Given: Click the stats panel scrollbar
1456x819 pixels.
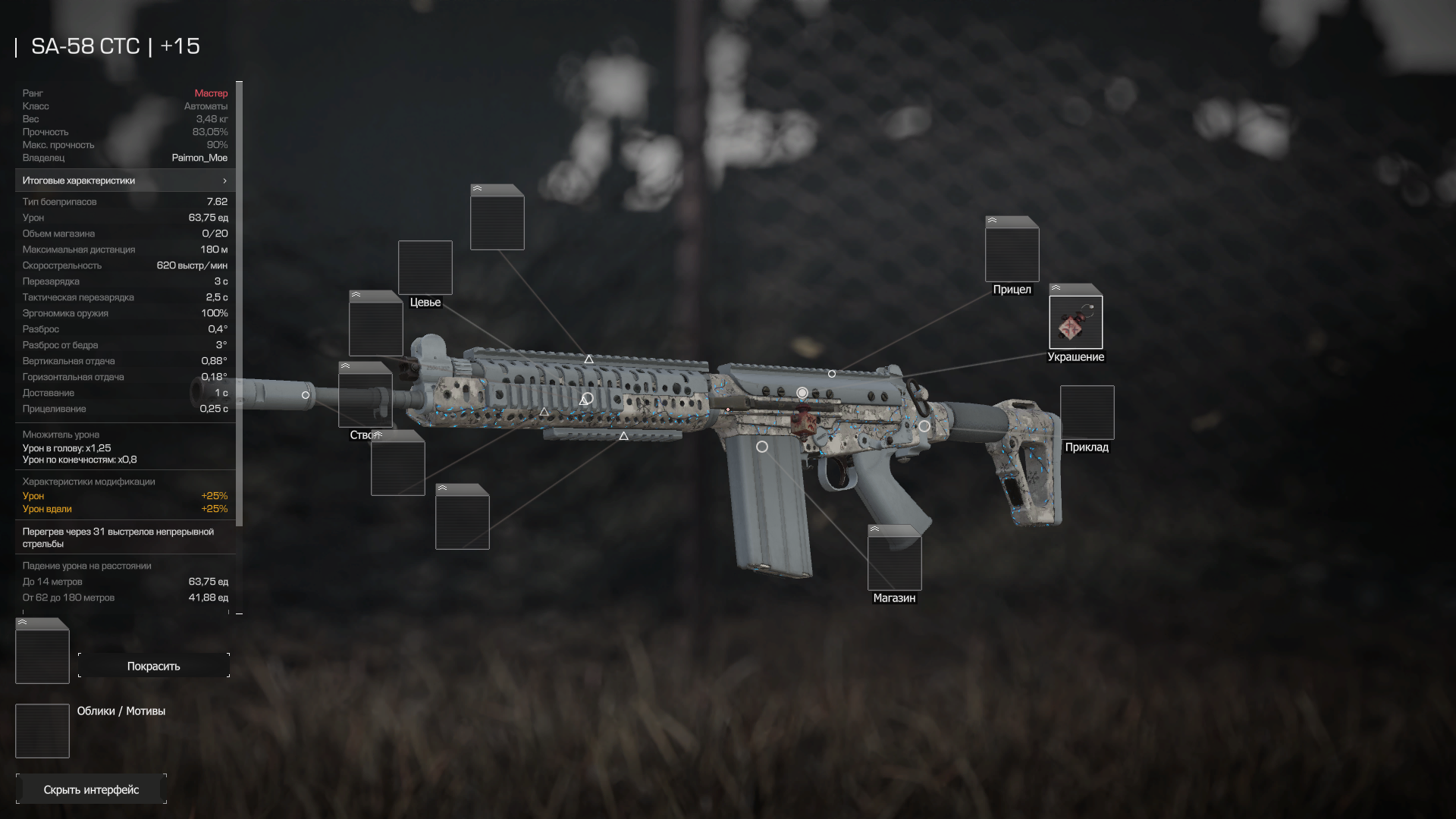Looking at the screenshot, I should tap(240, 303).
